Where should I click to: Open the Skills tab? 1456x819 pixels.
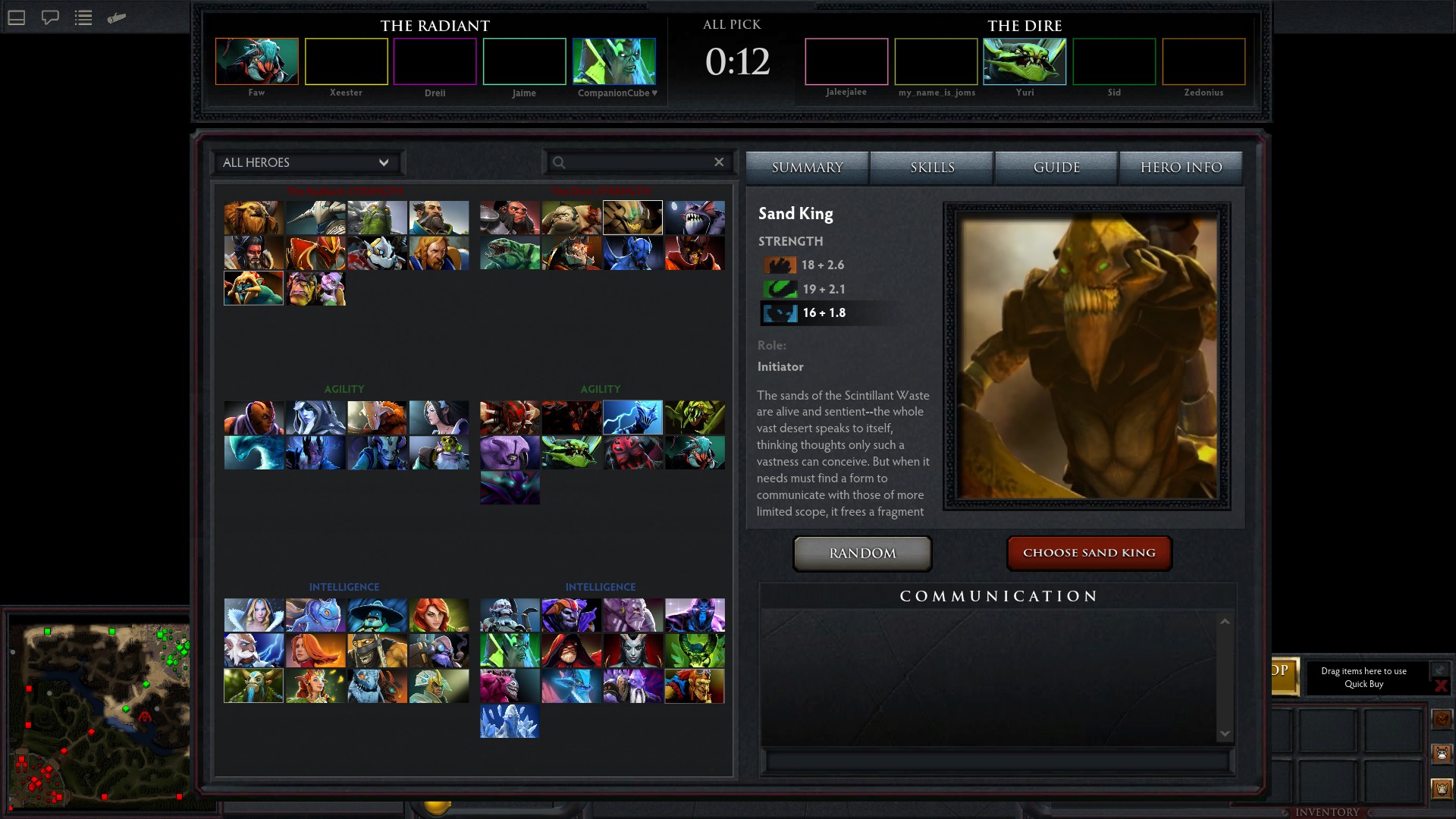click(x=932, y=168)
